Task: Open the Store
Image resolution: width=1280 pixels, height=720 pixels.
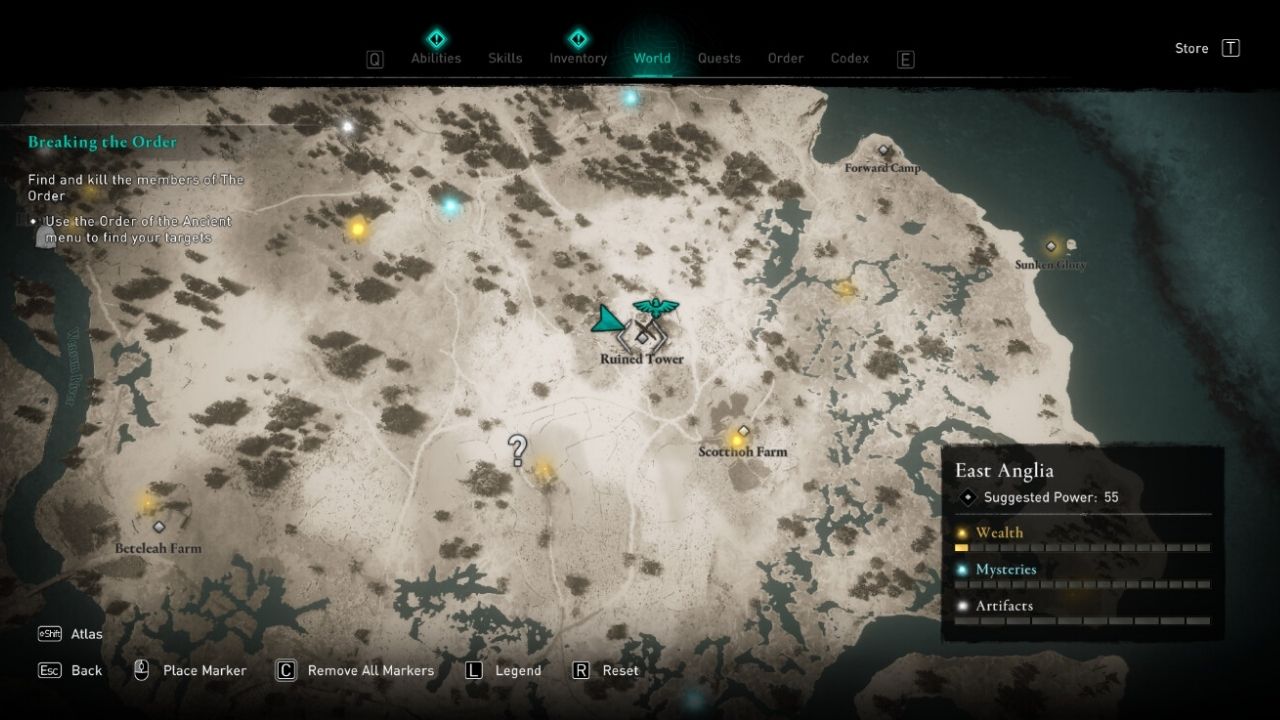Action: [x=1191, y=48]
